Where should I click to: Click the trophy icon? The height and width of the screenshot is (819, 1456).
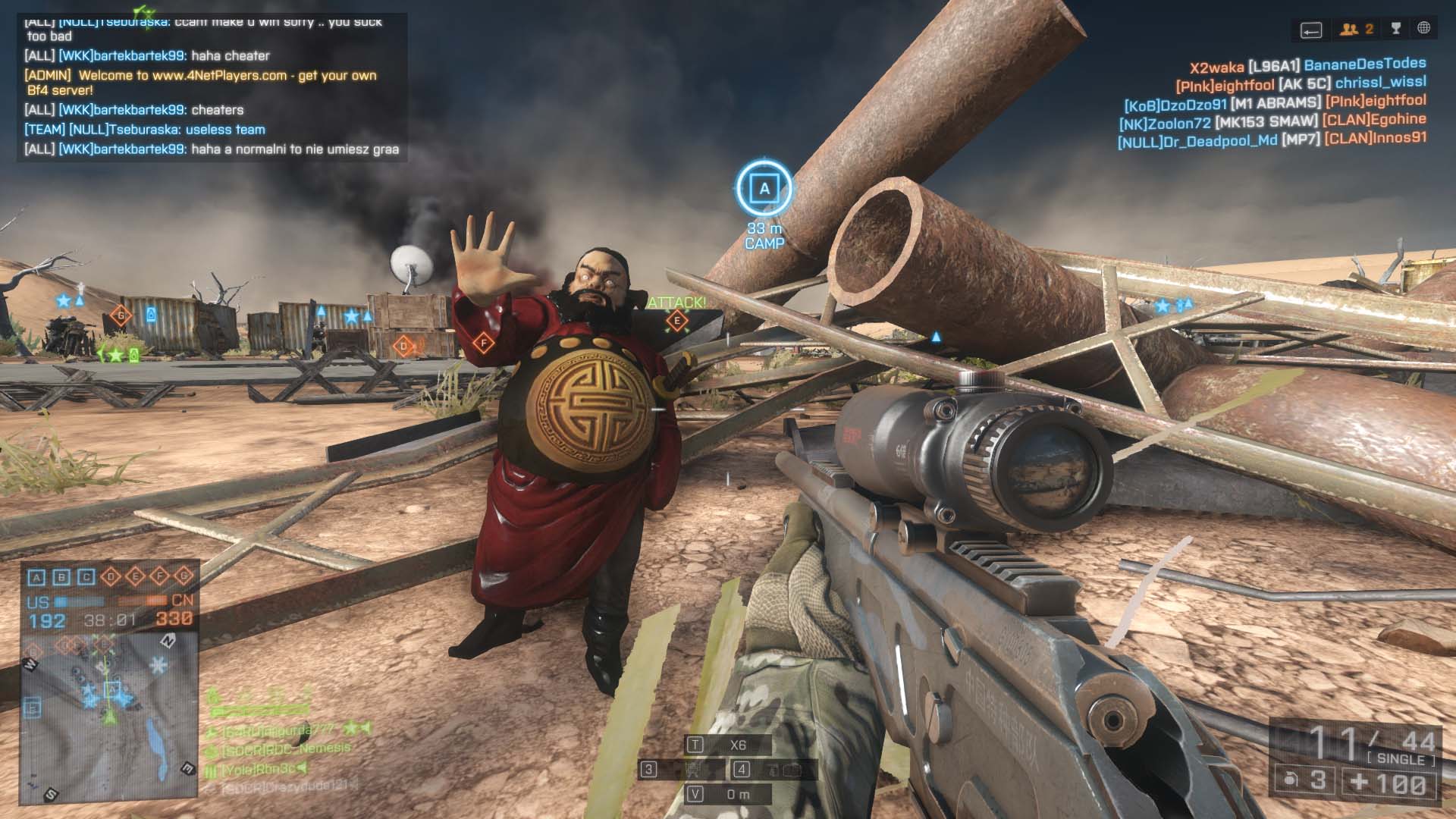(1396, 29)
